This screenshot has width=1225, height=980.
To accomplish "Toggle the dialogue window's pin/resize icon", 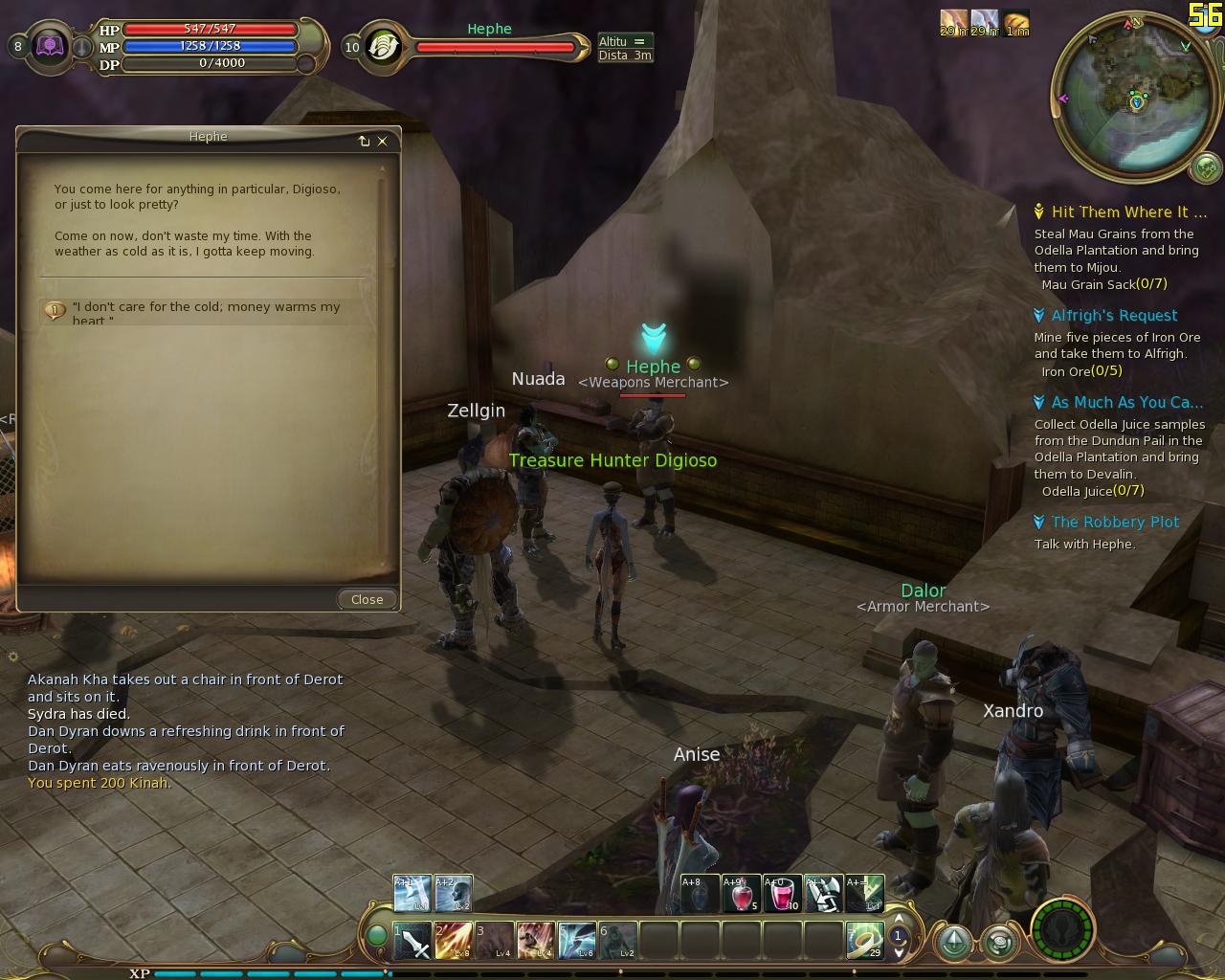I will pos(364,141).
